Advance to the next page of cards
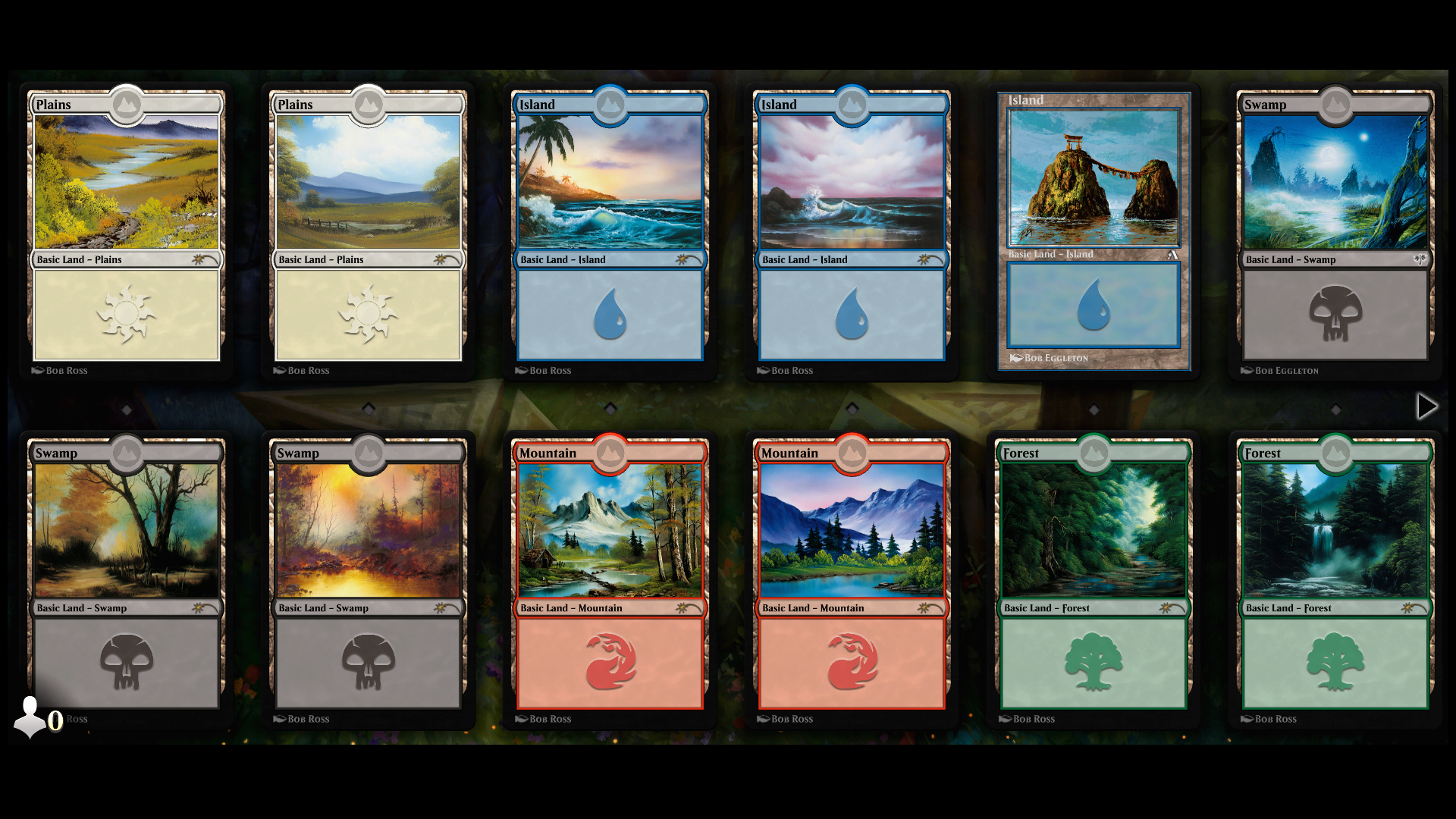Screen dimensions: 1456x819 (x=1427, y=406)
